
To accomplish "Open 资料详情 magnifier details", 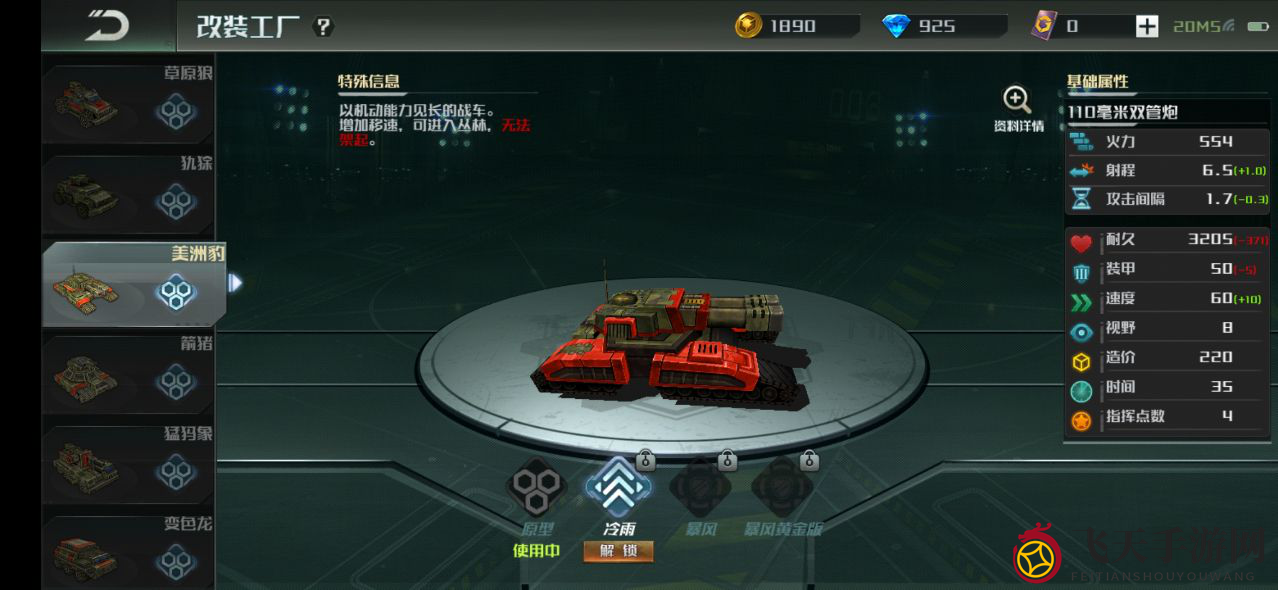I will [1017, 108].
